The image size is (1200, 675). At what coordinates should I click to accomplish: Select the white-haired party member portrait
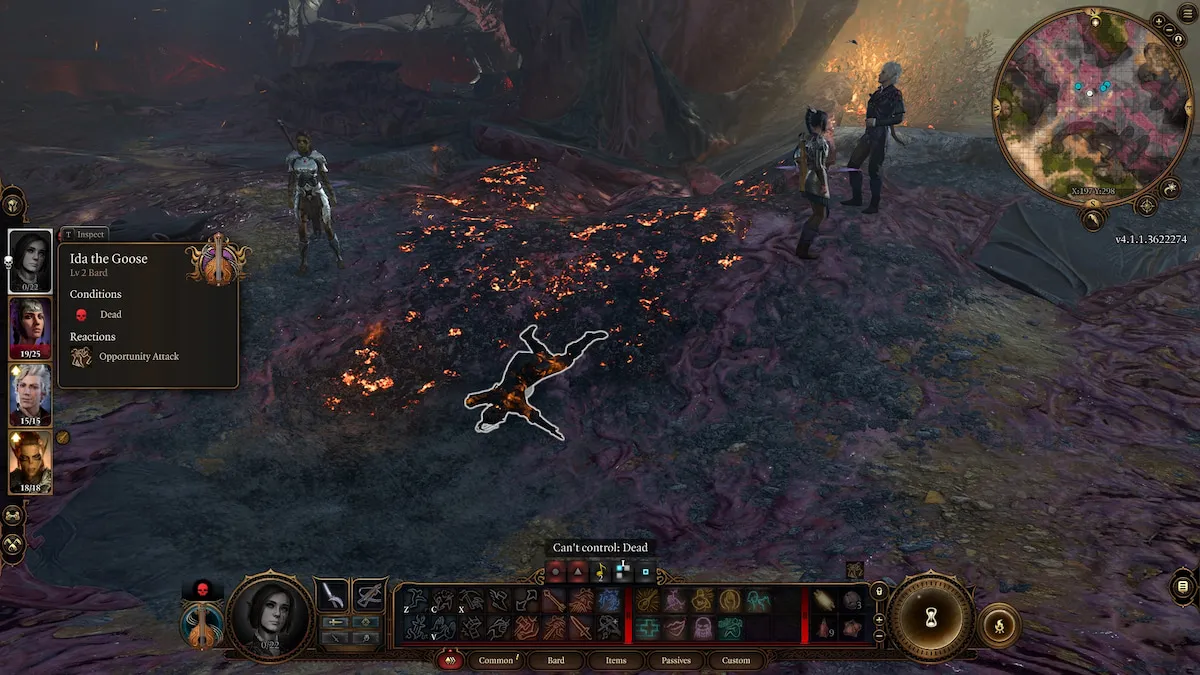click(31, 392)
